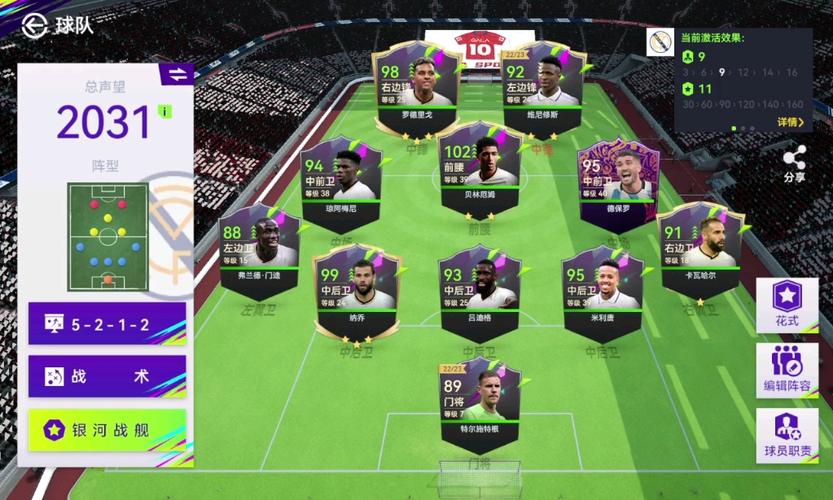Open the 花式 skill moves menu

click(787, 305)
